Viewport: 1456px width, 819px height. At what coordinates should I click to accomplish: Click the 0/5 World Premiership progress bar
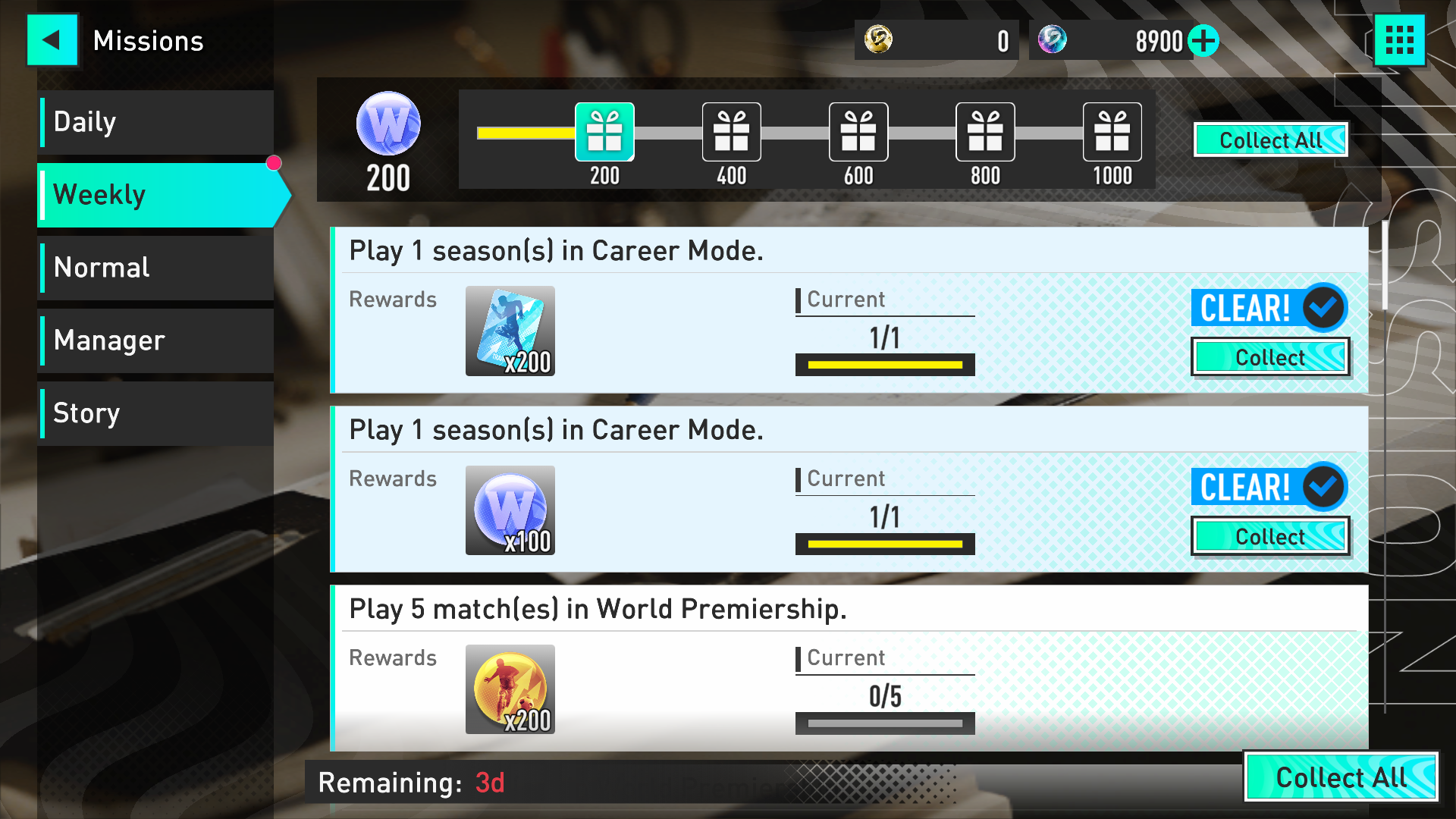(x=884, y=723)
